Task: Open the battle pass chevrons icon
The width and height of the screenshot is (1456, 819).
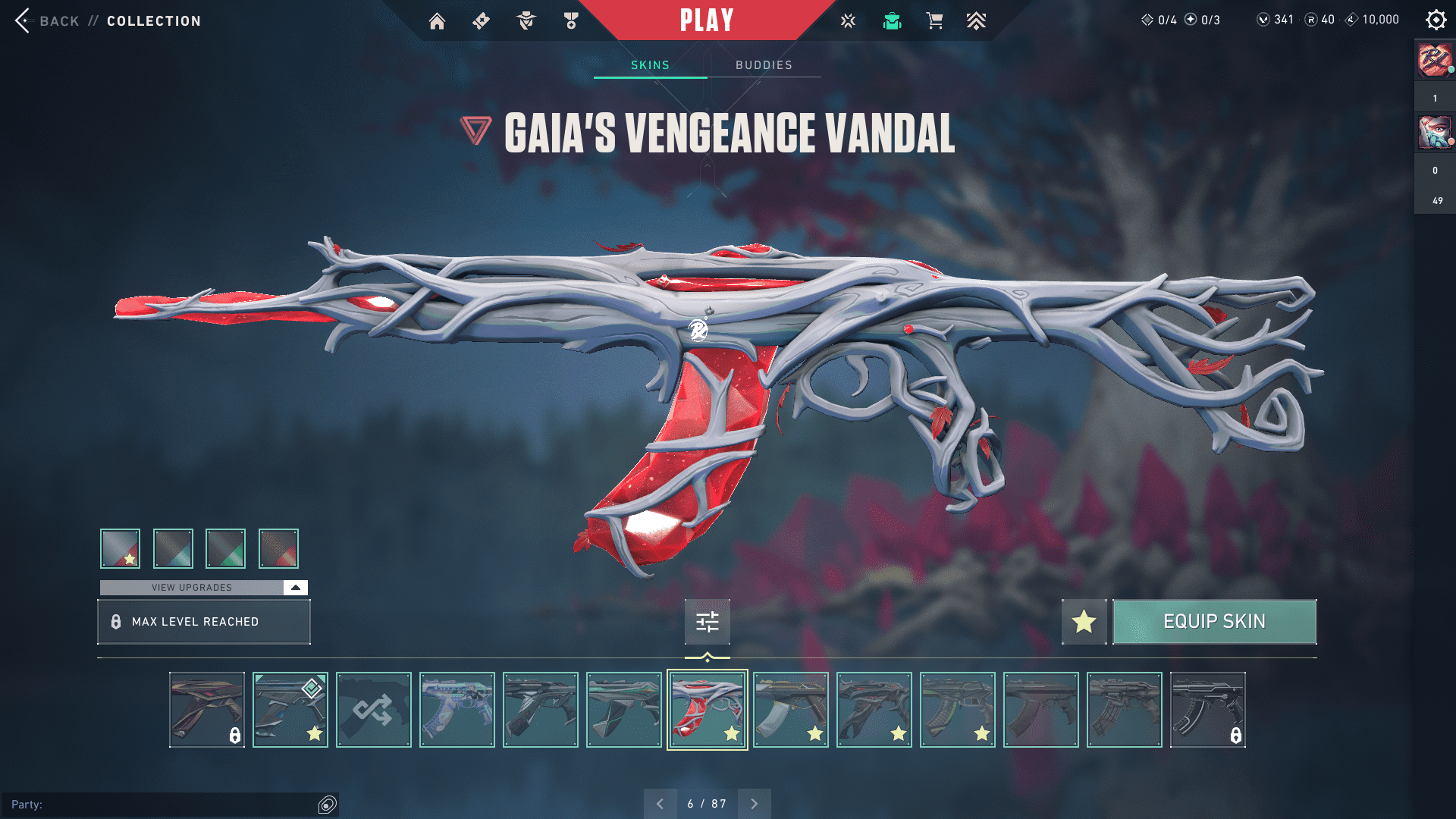Action: tap(976, 21)
